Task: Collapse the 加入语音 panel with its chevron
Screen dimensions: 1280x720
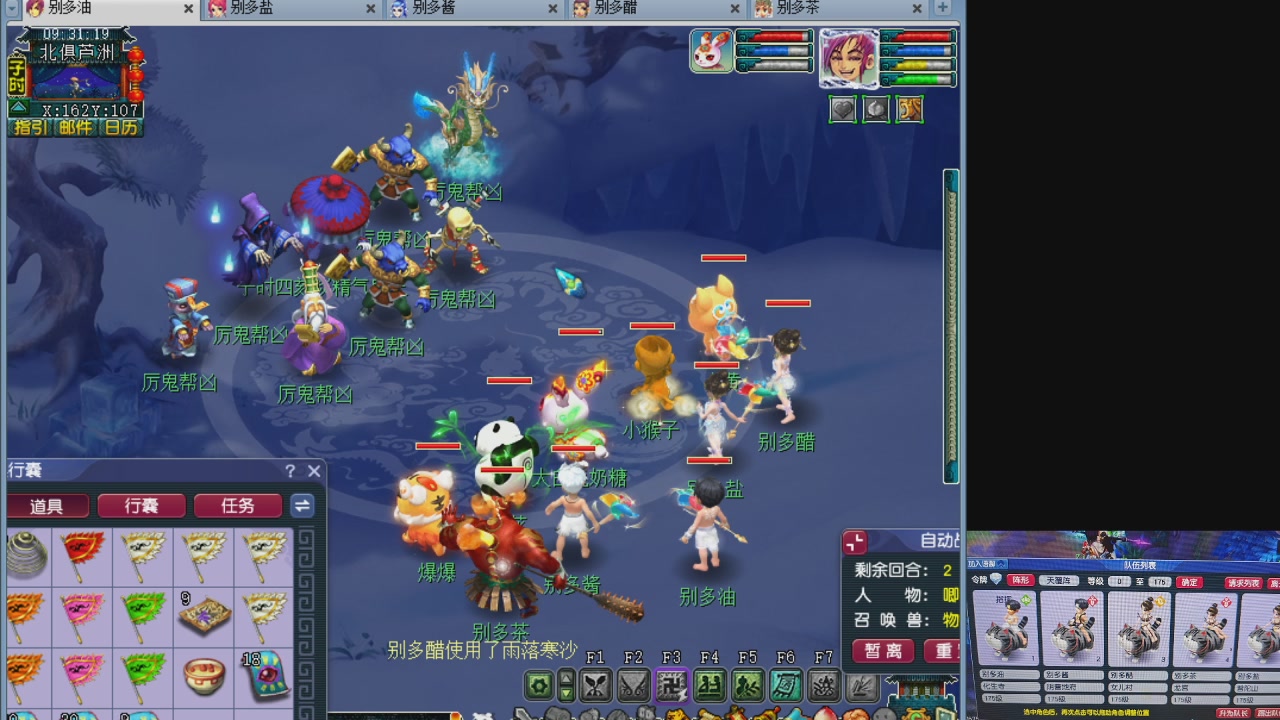Action: 1001,562
